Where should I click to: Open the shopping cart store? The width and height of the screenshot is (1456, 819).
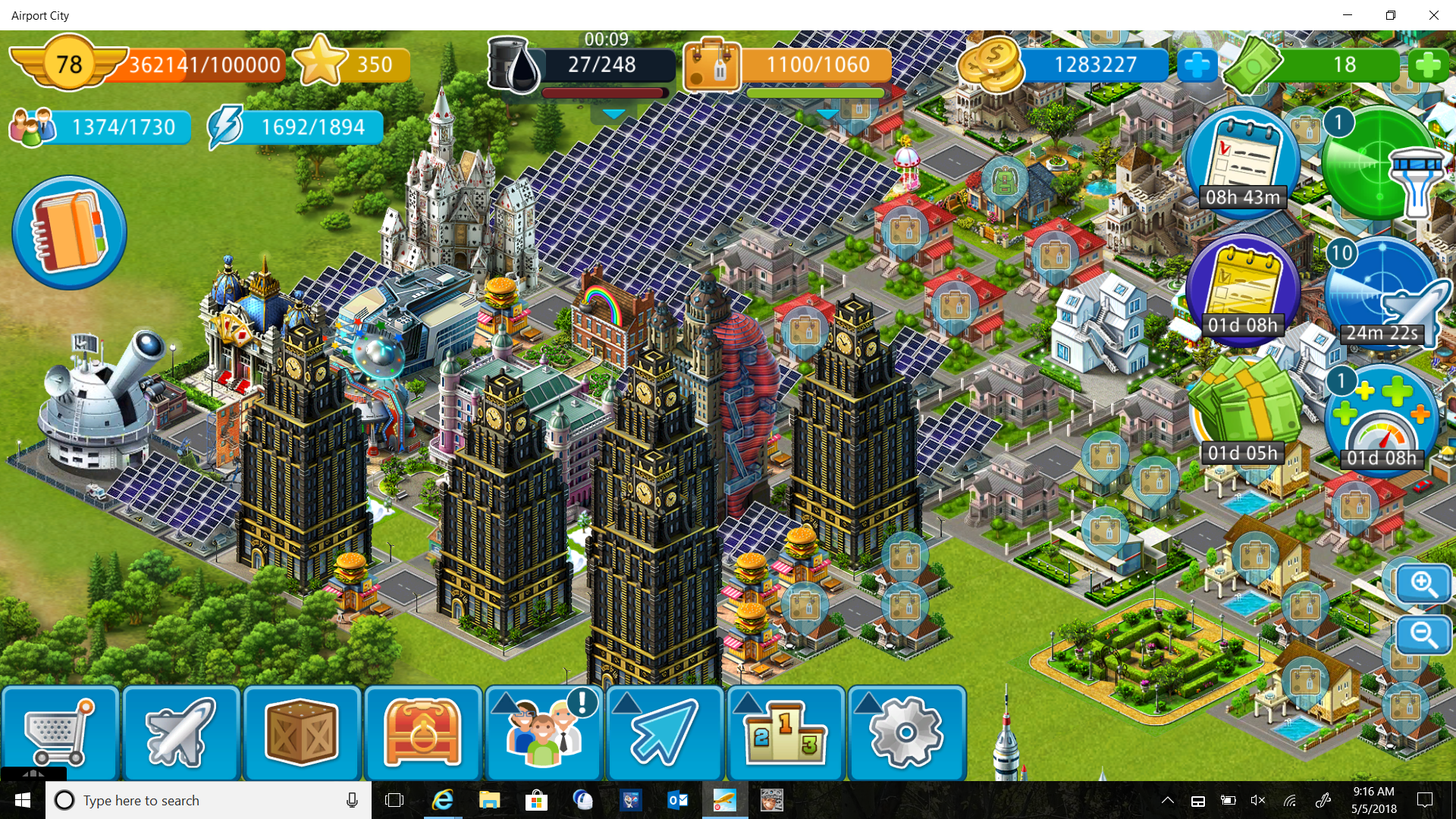click(59, 733)
